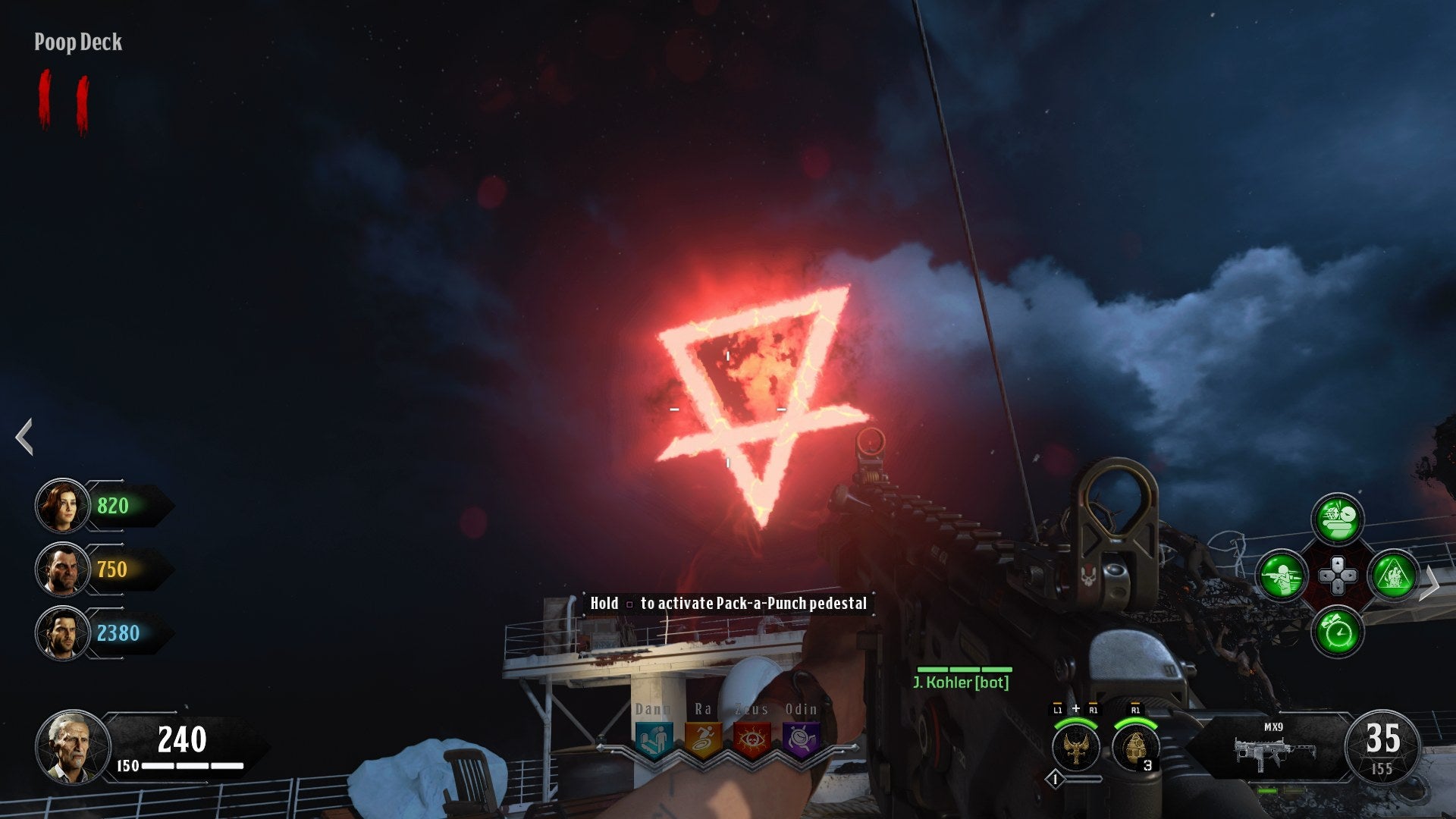This screenshot has height=819, width=1456.
Task: Select the Hammer of Valhalla special weapon icon
Action: point(1075,746)
